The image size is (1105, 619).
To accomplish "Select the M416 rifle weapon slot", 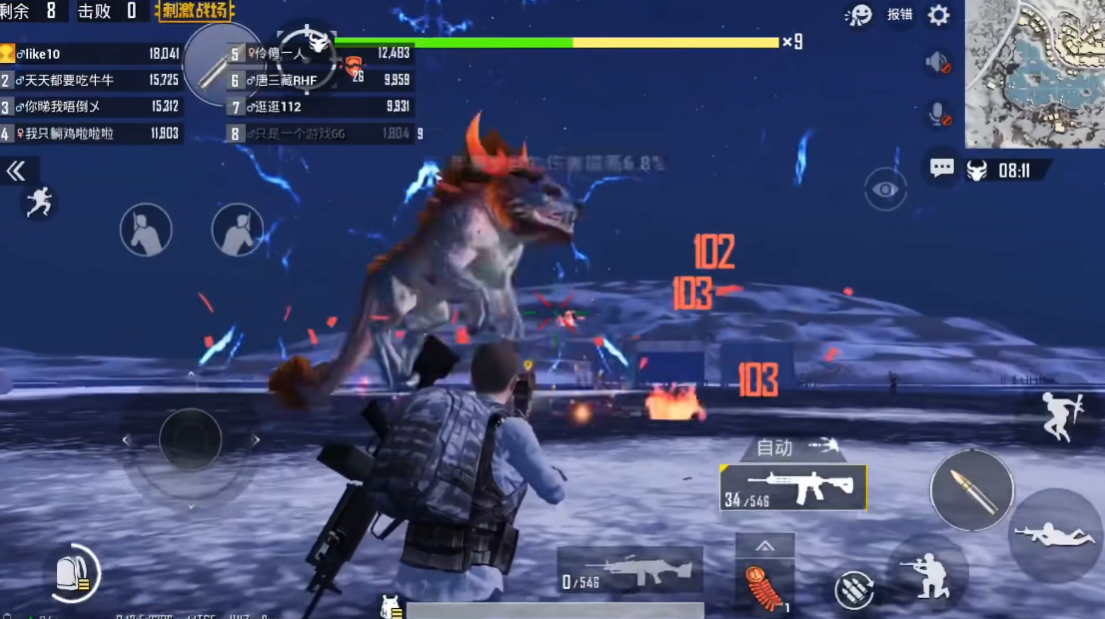I will (x=793, y=488).
